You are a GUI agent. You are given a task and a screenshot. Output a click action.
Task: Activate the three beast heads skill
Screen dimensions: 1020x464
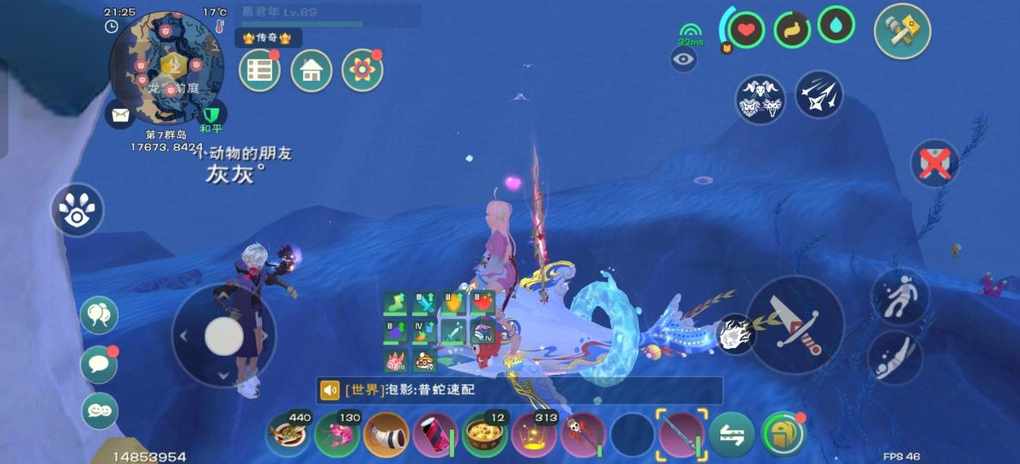(760, 98)
